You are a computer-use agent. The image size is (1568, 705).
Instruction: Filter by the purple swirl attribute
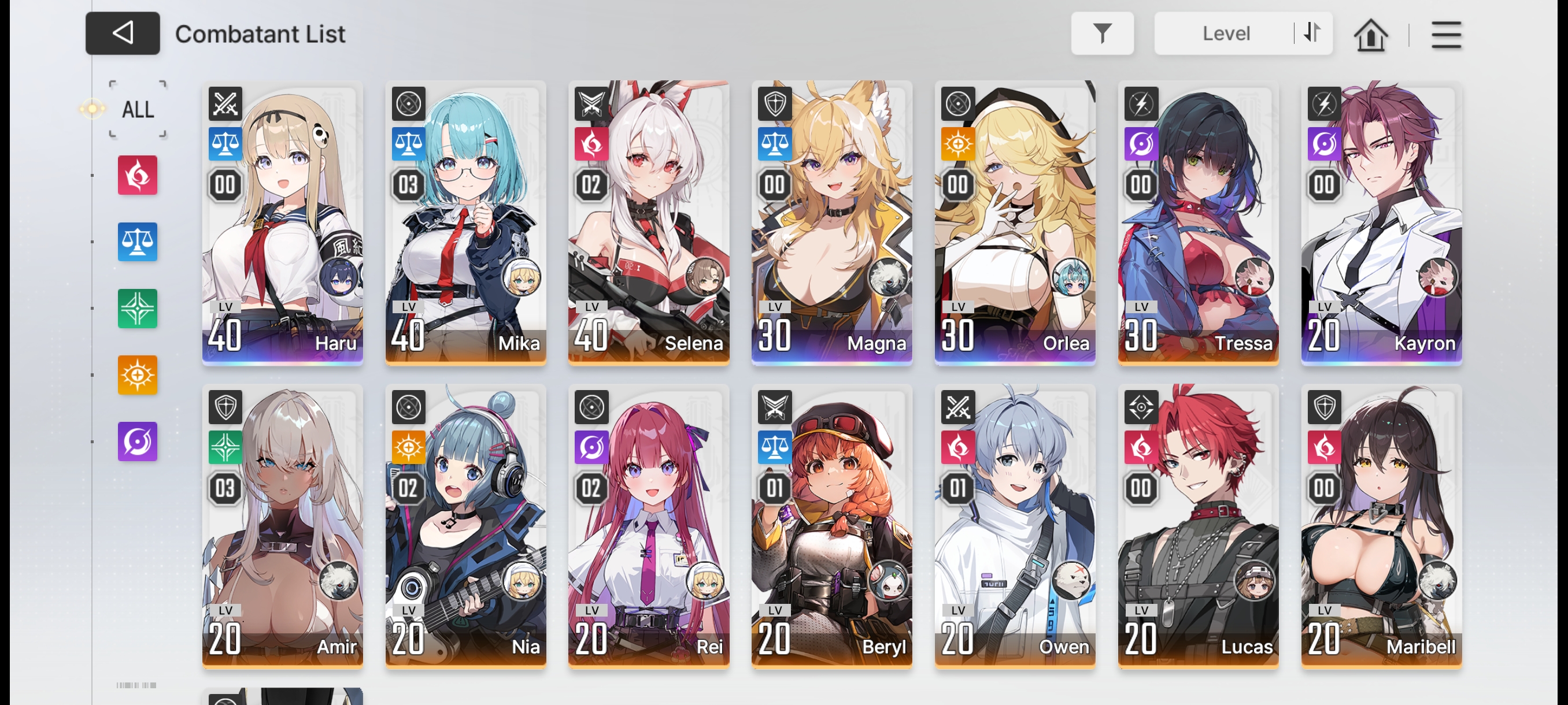click(x=138, y=441)
